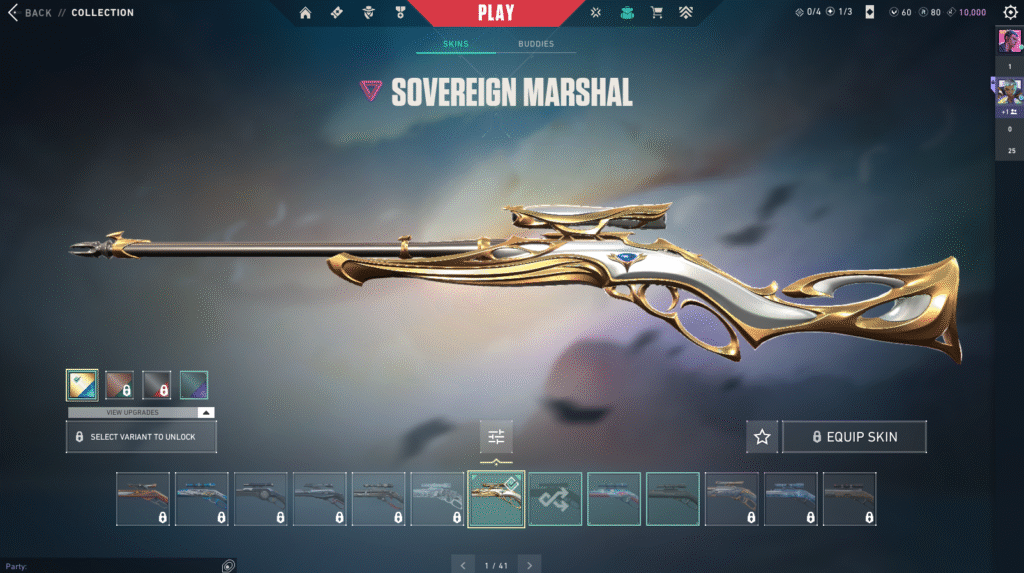The height and width of the screenshot is (573, 1024).
Task: Go to the previous skin page
Action: tap(462, 565)
